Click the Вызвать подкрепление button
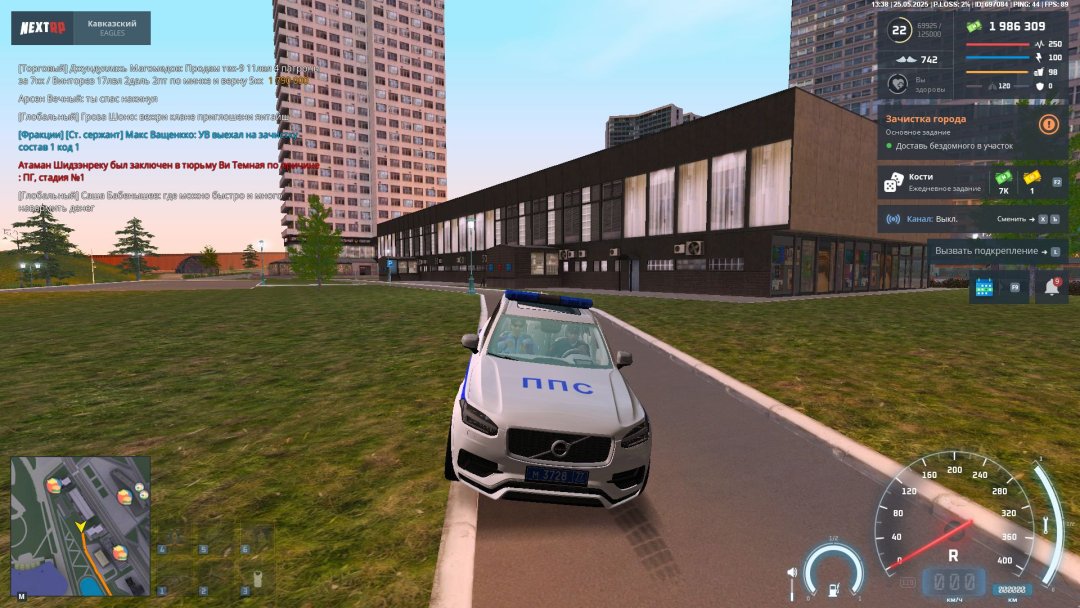Viewport: 1080px width, 608px height. (x=996, y=251)
